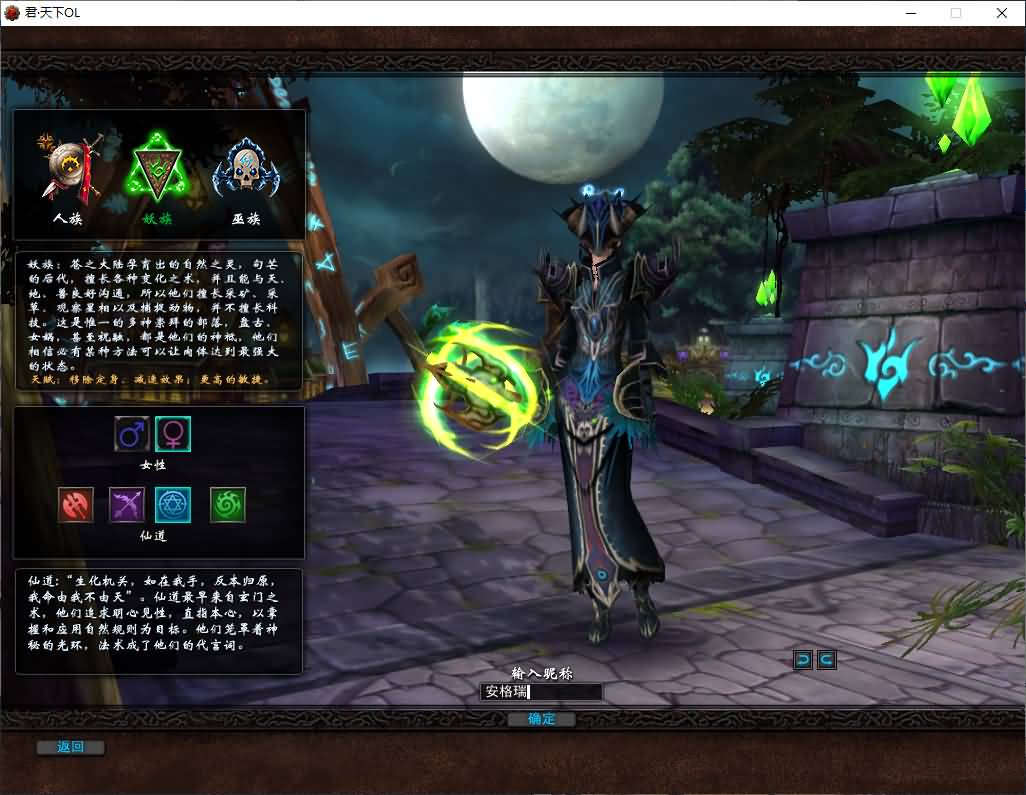
Task: Go back using the 返回 button
Action: click(x=70, y=747)
